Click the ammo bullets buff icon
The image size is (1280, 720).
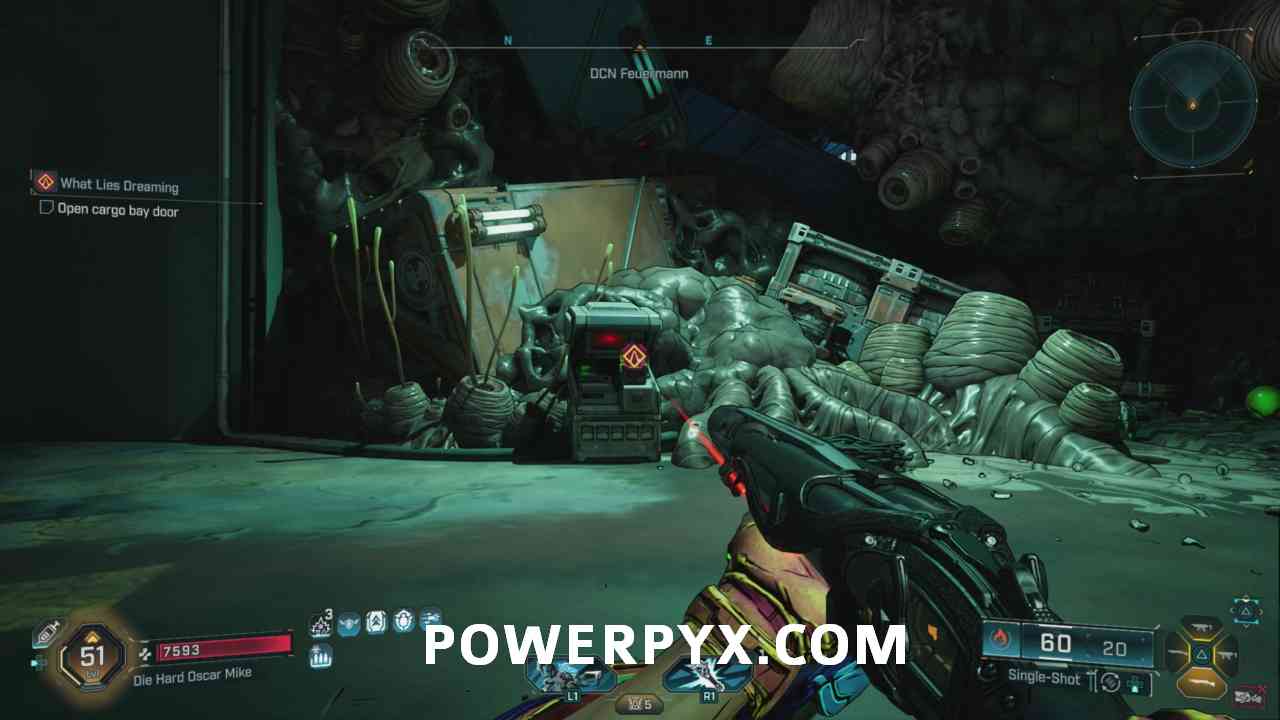[321, 656]
